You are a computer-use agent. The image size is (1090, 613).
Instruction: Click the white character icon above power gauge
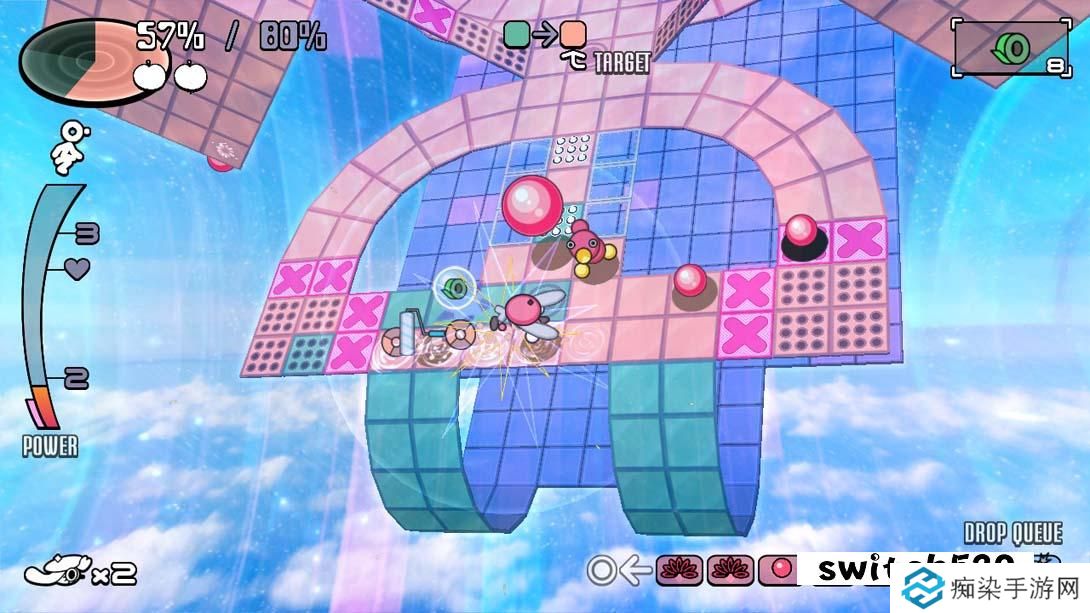point(72,147)
